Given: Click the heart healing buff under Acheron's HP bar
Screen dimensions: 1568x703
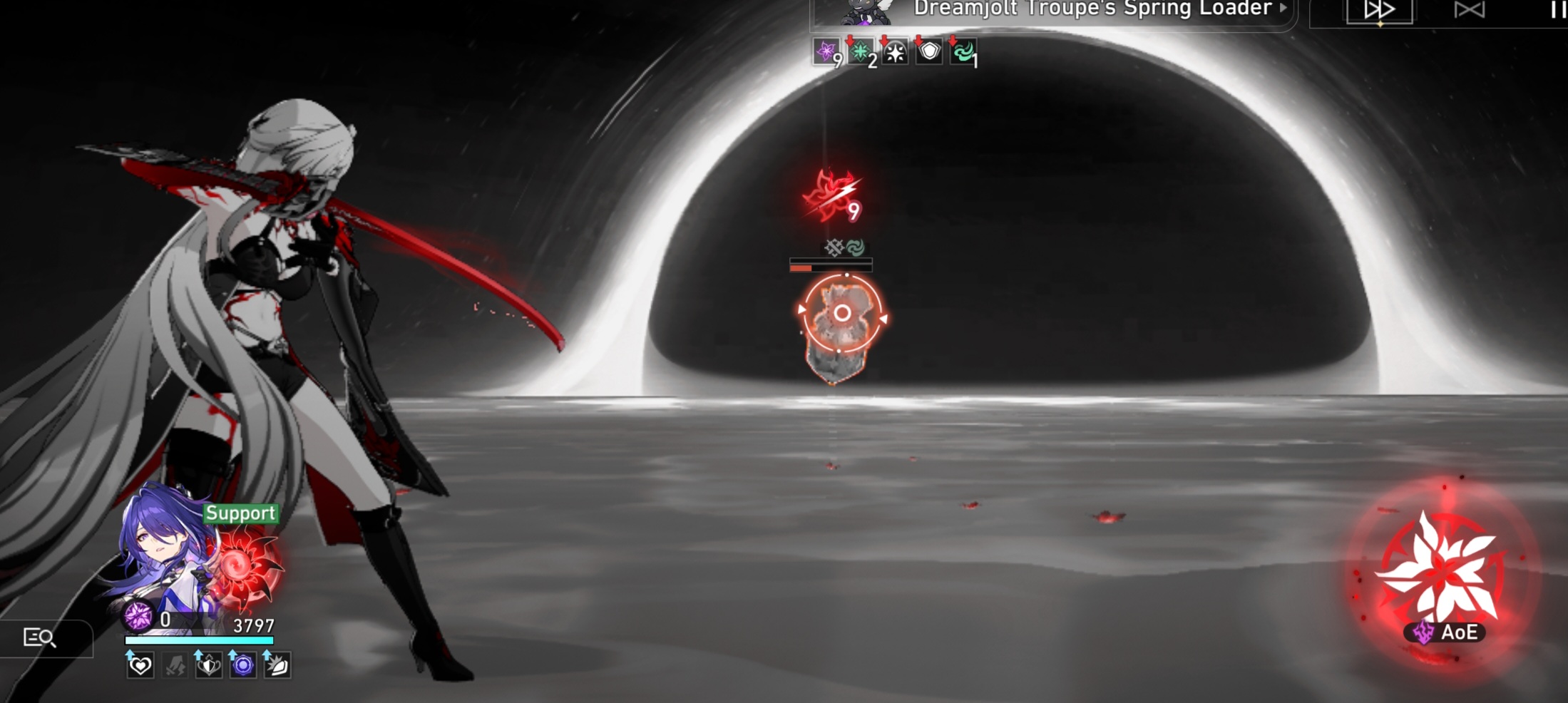Looking at the screenshot, I should (x=140, y=667).
